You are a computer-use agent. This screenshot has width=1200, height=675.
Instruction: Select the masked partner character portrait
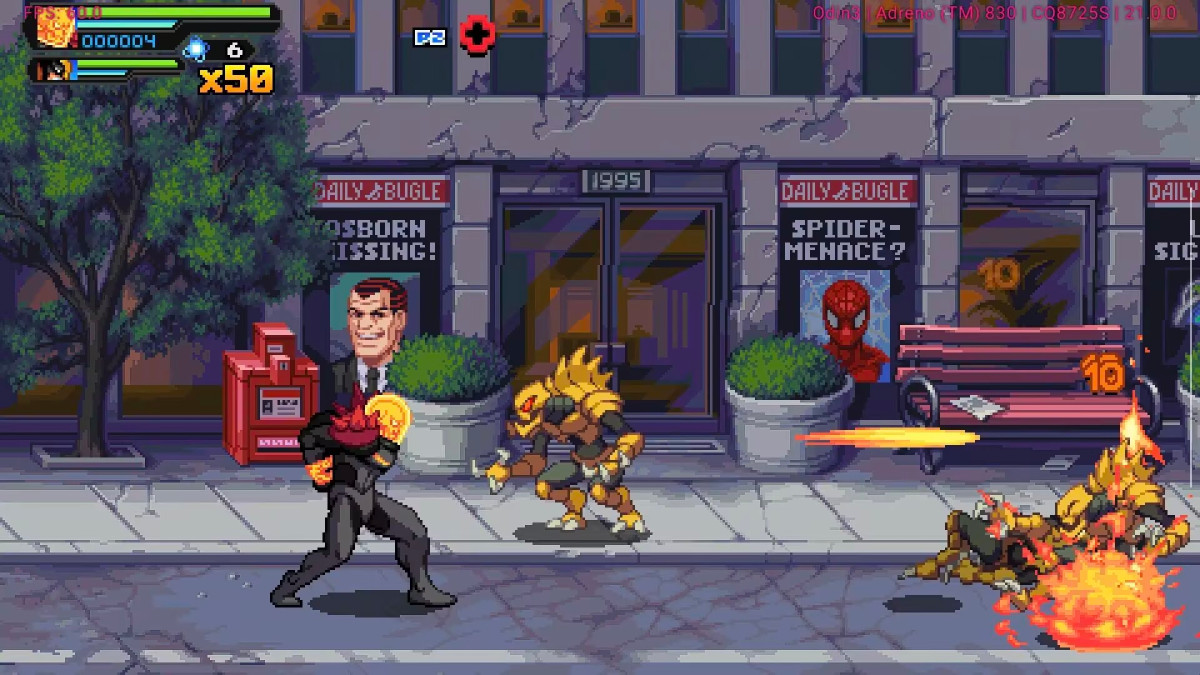tap(50, 70)
